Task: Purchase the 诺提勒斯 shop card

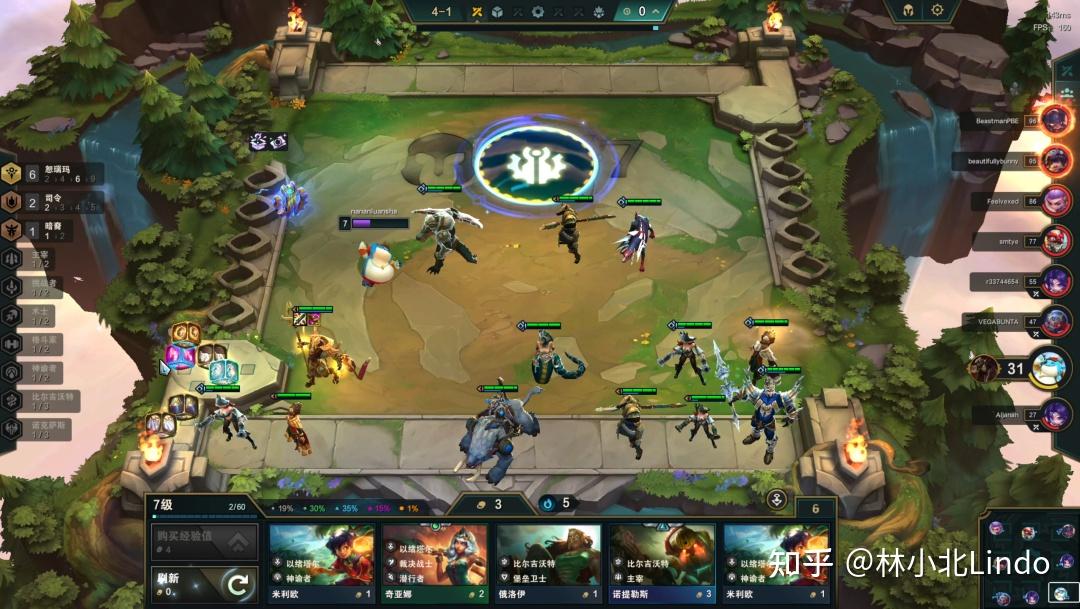Action: click(x=662, y=563)
